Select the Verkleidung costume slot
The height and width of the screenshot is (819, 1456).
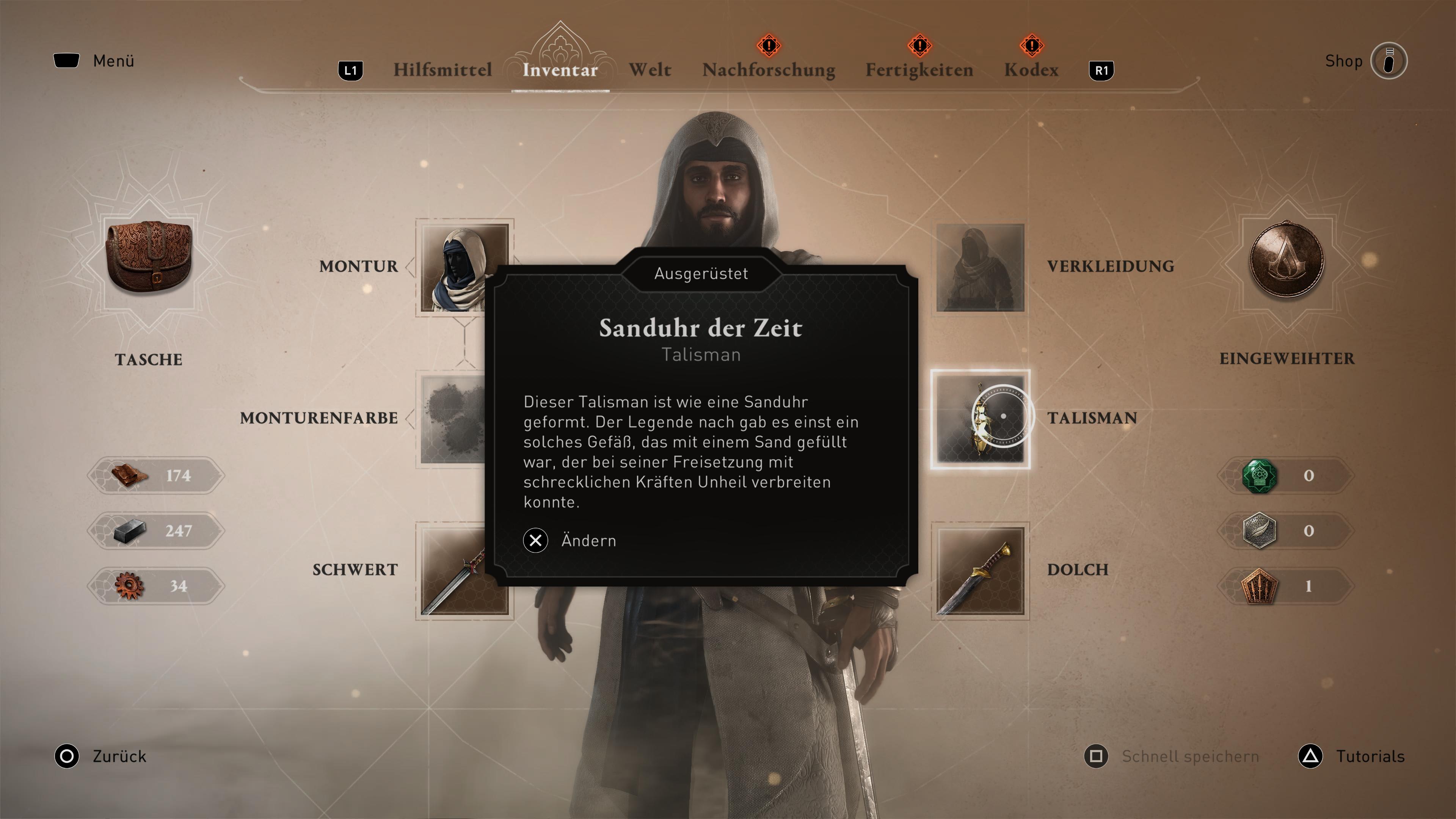[x=980, y=267]
